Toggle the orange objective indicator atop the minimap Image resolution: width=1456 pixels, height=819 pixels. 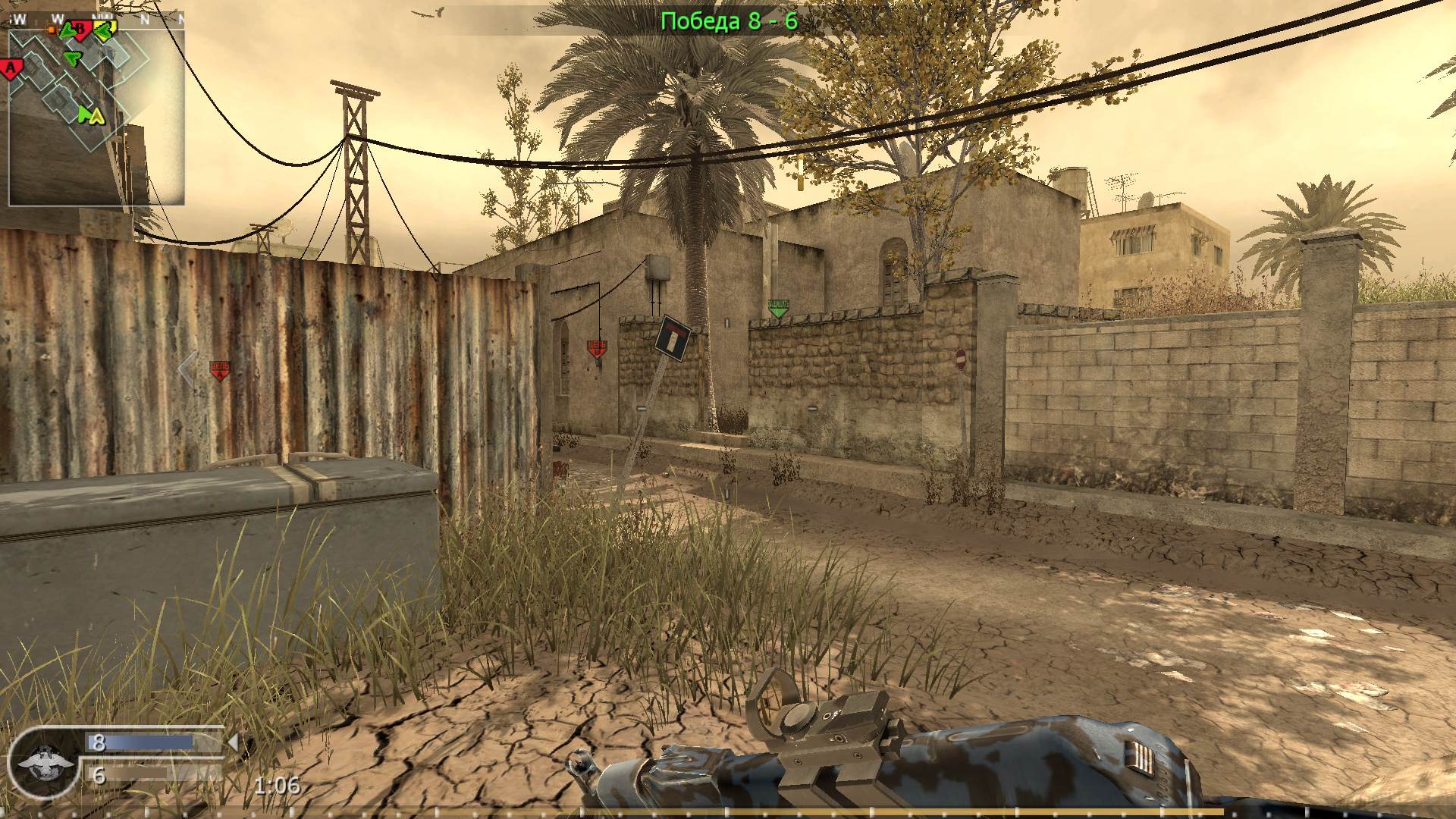[52, 30]
